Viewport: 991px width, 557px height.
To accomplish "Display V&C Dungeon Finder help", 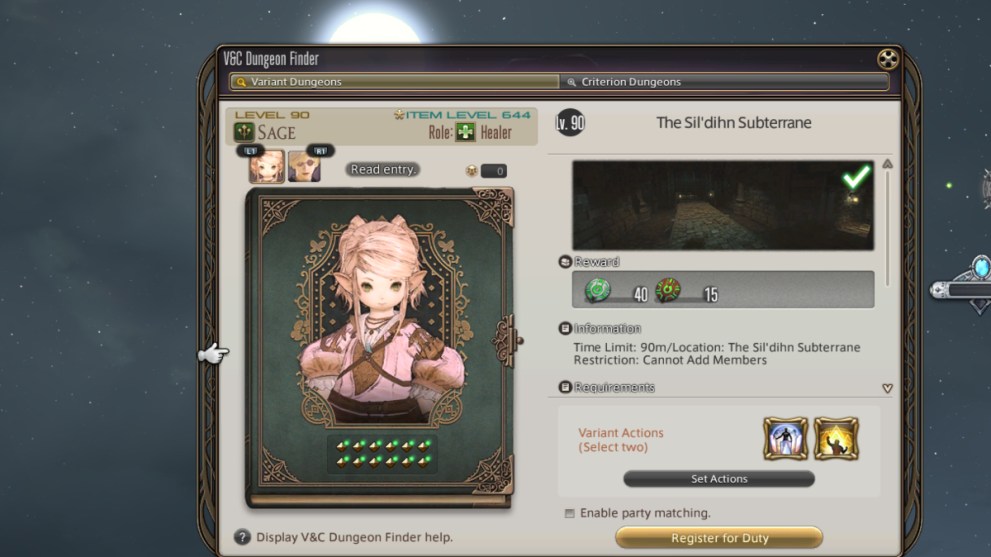I will click(x=242, y=537).
